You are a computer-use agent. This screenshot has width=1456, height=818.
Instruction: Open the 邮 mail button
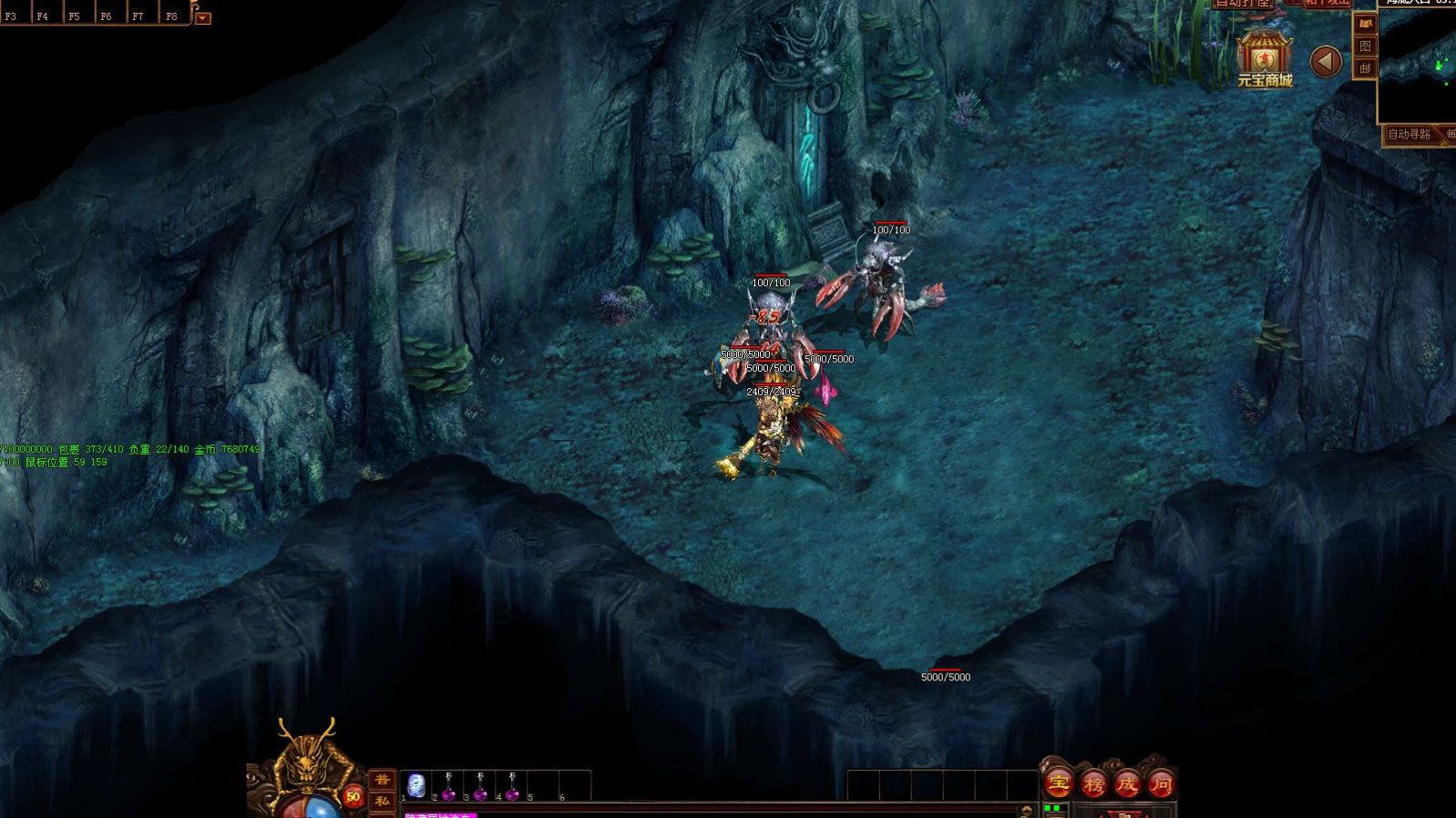coord(1364,68)
